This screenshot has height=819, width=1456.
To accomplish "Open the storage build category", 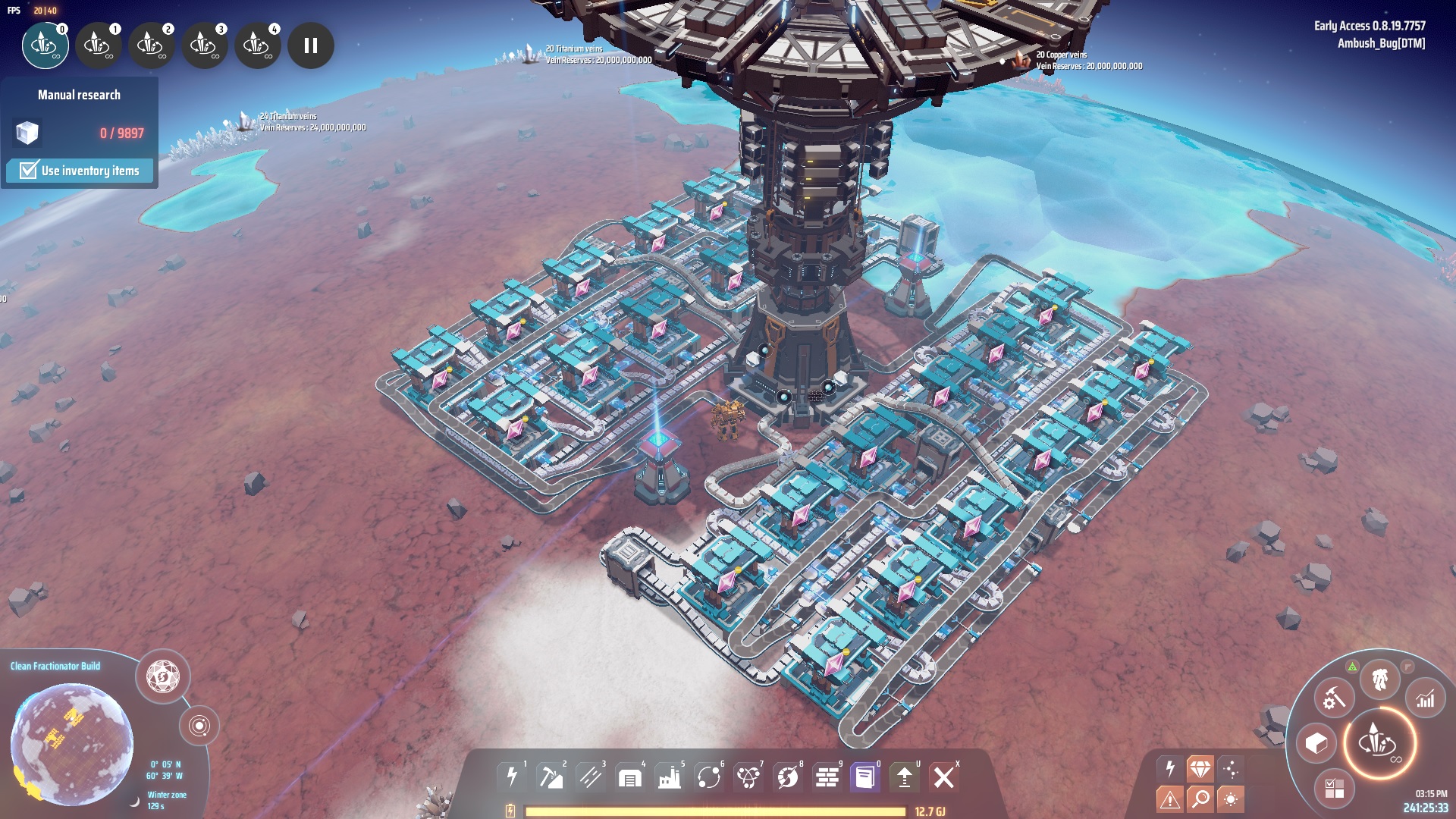I will click(x=630, y=777).
